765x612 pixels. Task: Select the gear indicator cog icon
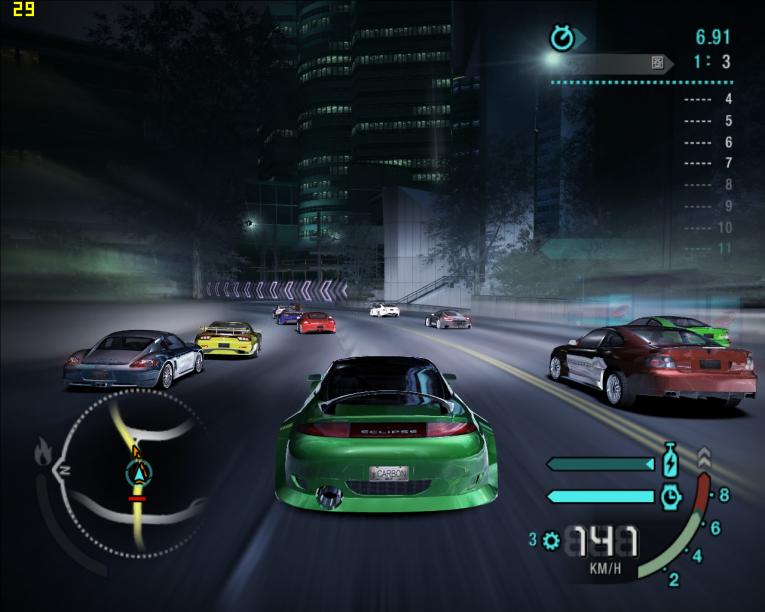click(x=551, y=541)
